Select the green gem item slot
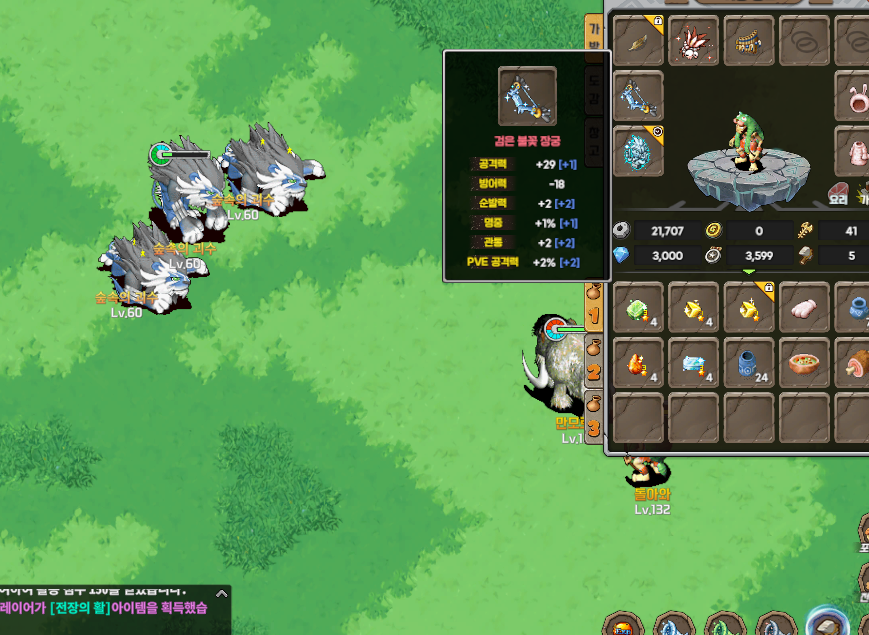The image size is (869, 635). click(638, 307)
